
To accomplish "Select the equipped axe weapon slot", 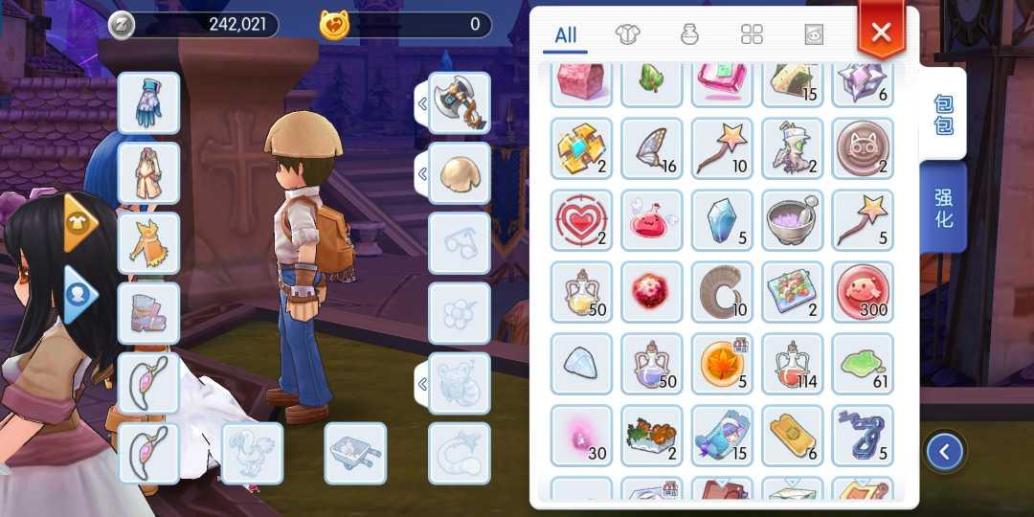I will point(459,103).
